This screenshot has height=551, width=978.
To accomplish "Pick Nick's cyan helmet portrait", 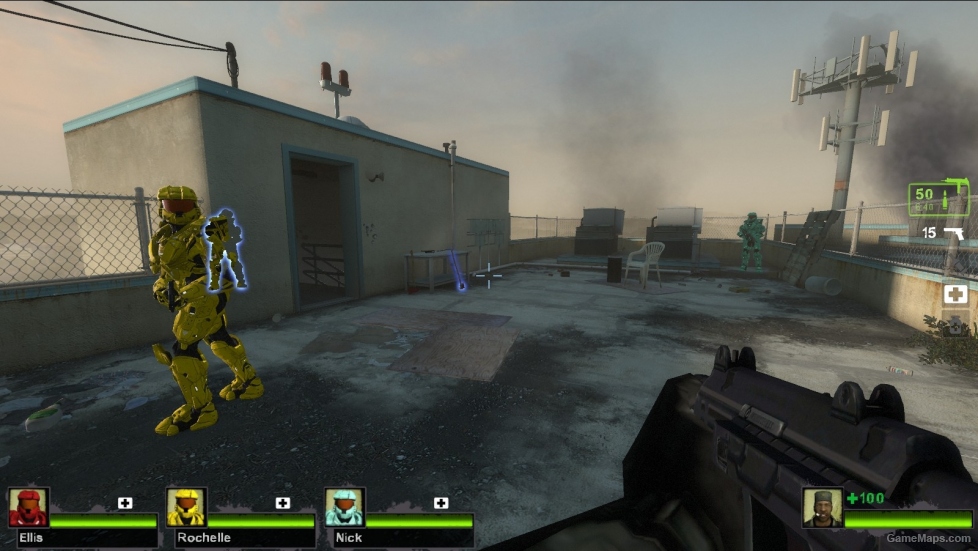I will (345, 507).
